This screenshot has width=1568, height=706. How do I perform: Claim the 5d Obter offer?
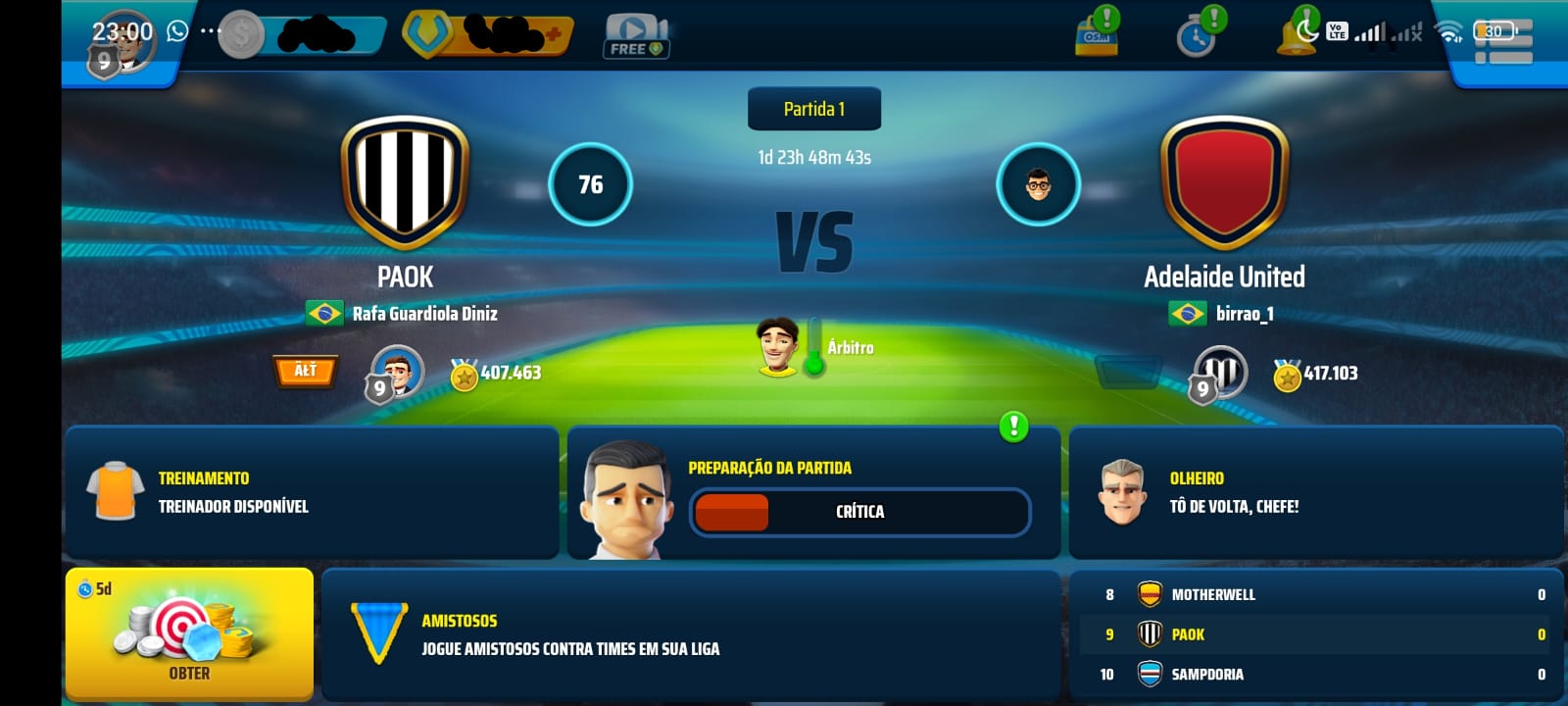(189, 634)
